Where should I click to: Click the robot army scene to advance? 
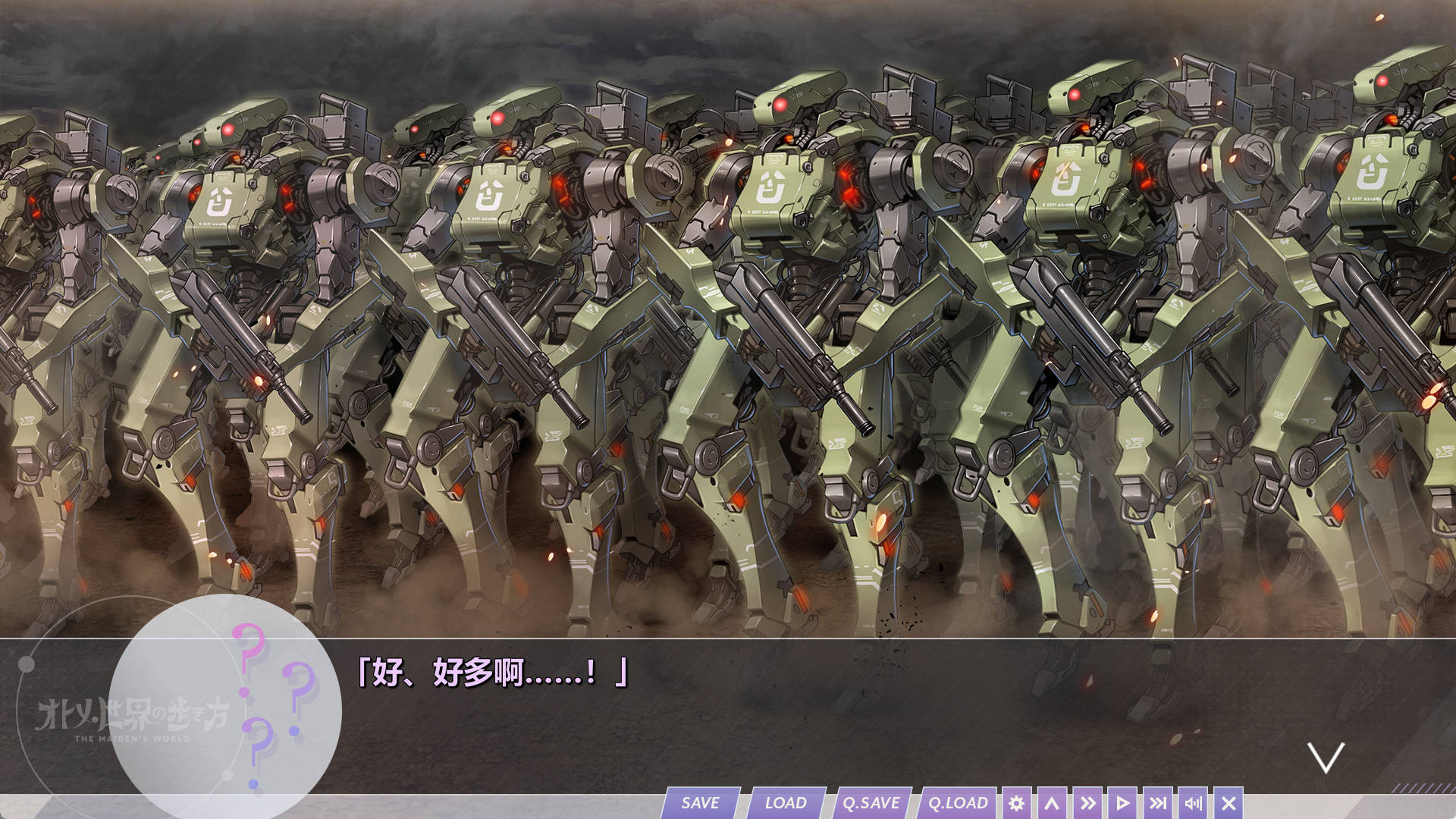[x=728, y=303]
